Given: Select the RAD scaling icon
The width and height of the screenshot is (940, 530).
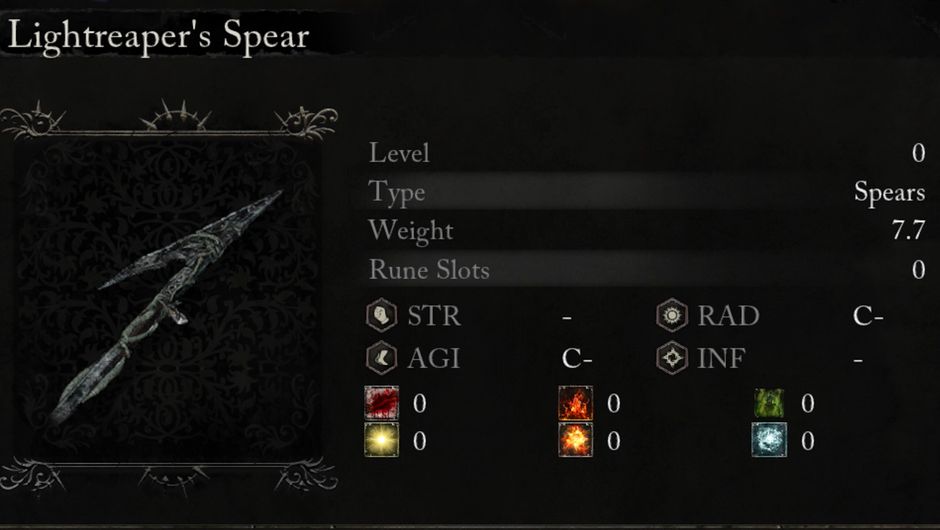Looking at the screenshot, I should (672, 316).
